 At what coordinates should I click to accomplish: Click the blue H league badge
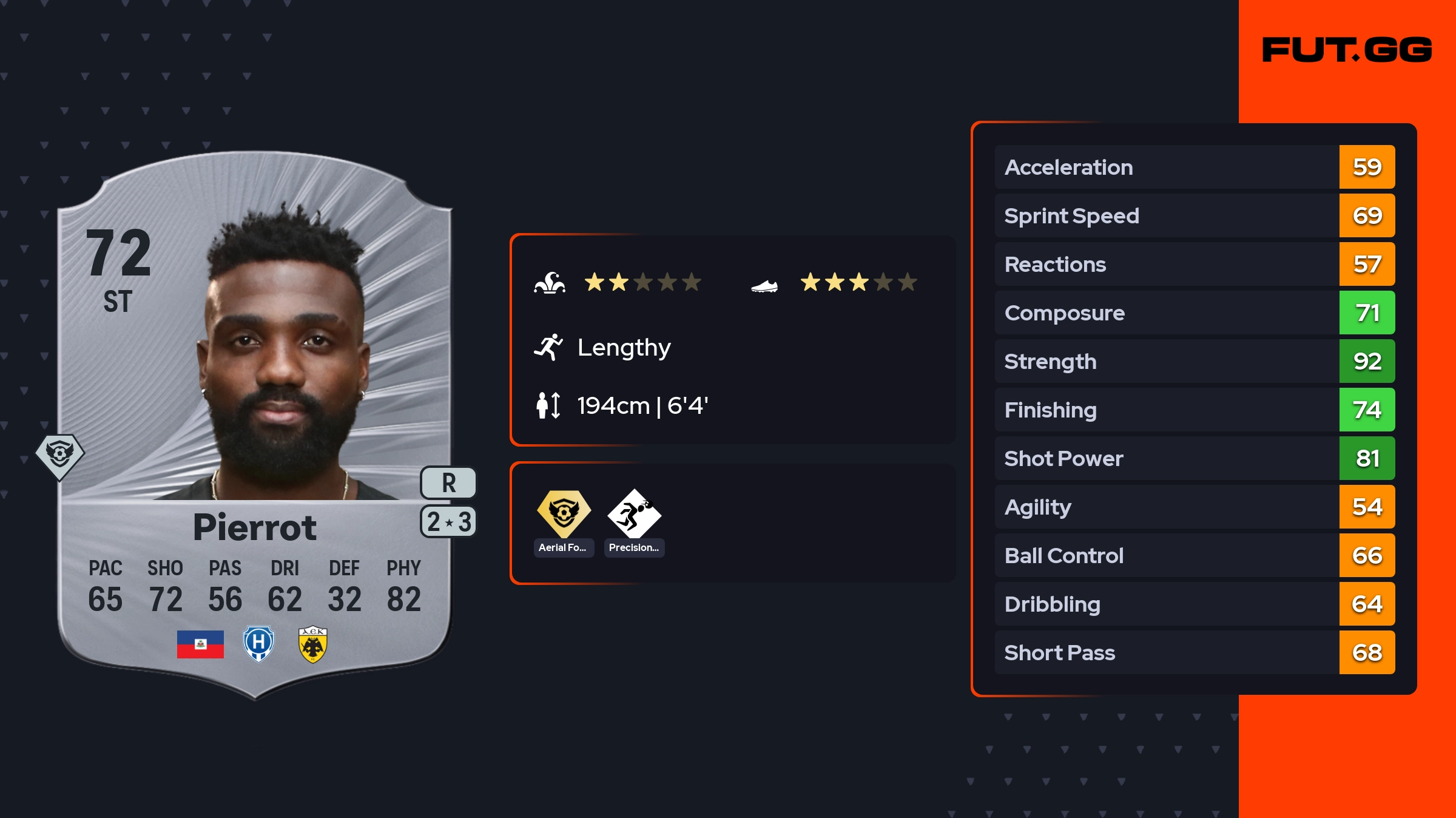coord(258,644)
